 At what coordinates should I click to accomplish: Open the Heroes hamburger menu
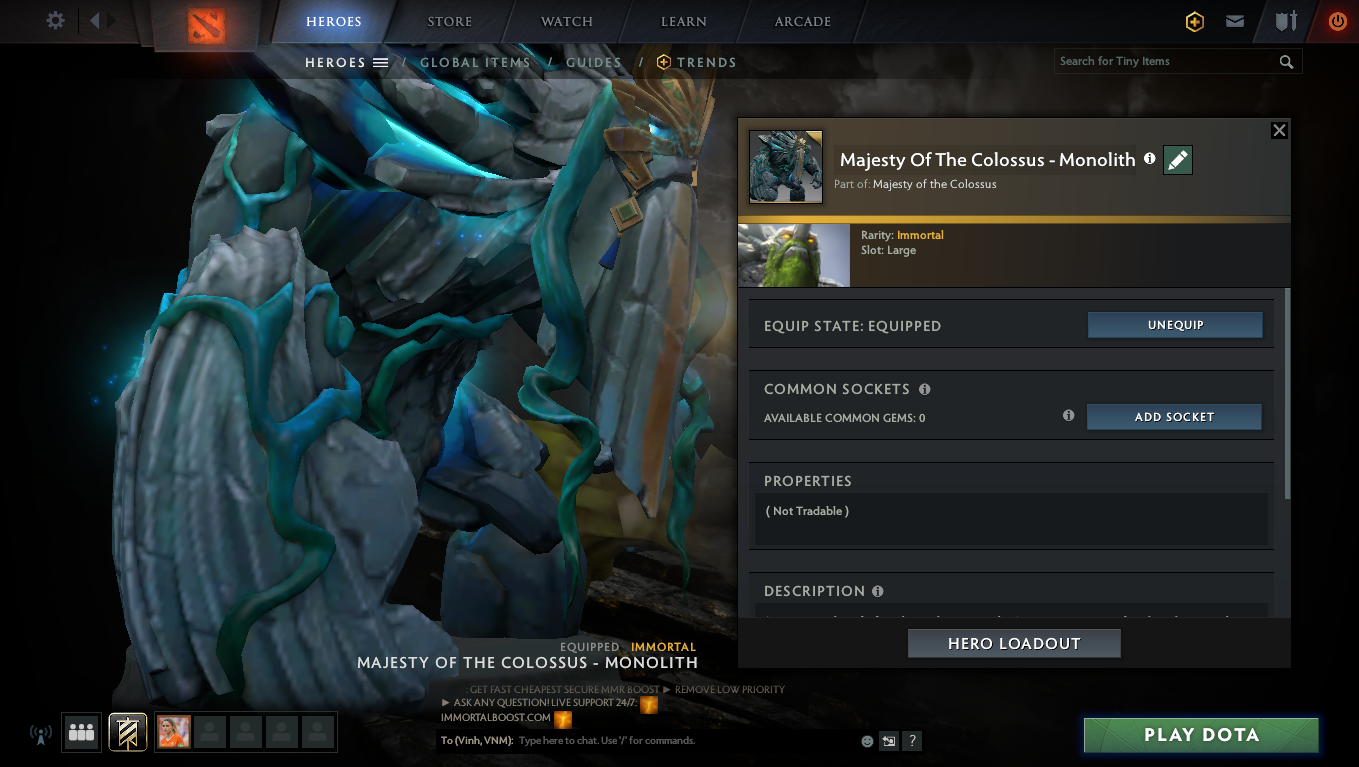click(x=381, y=61)
